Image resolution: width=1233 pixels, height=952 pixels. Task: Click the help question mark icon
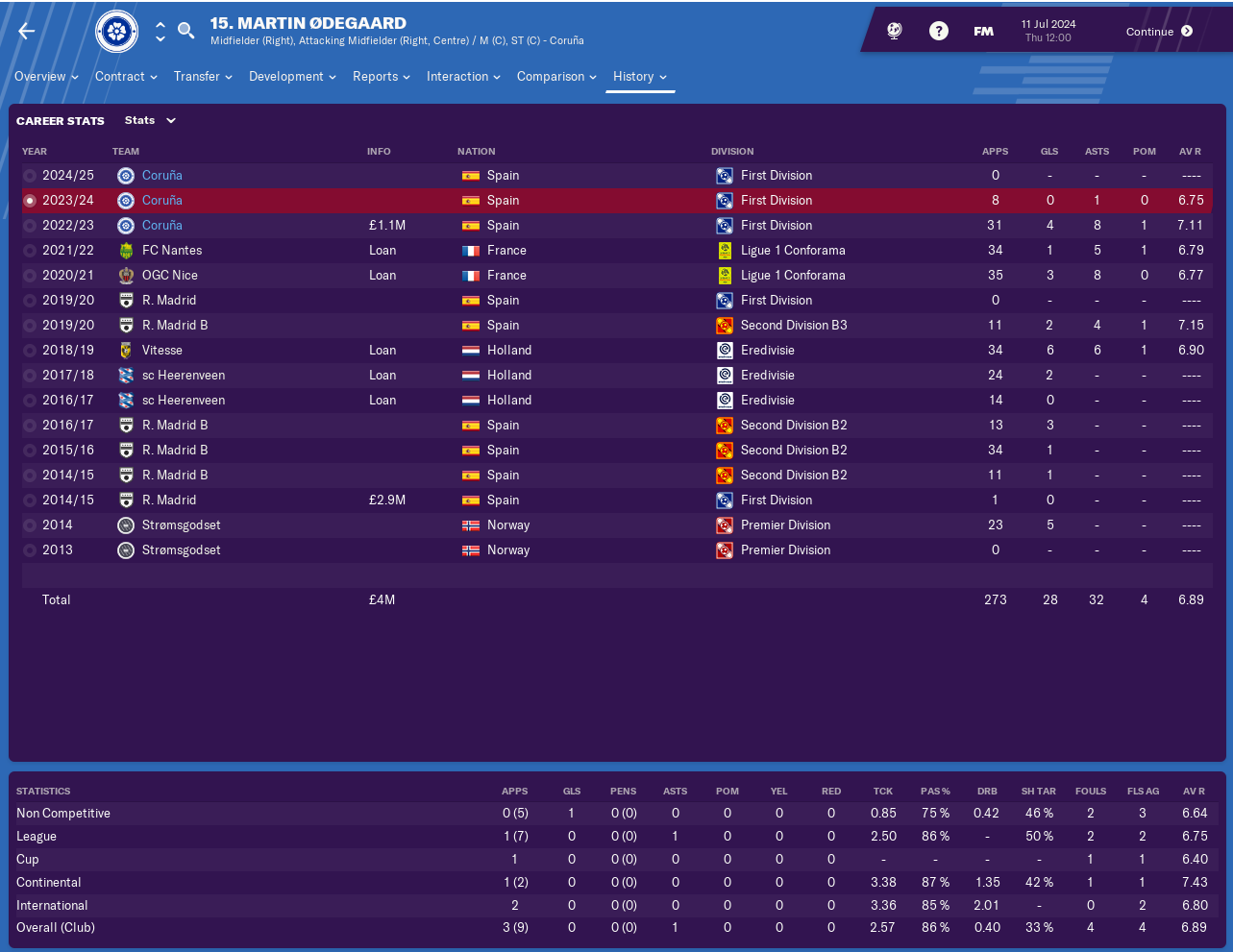939,32
